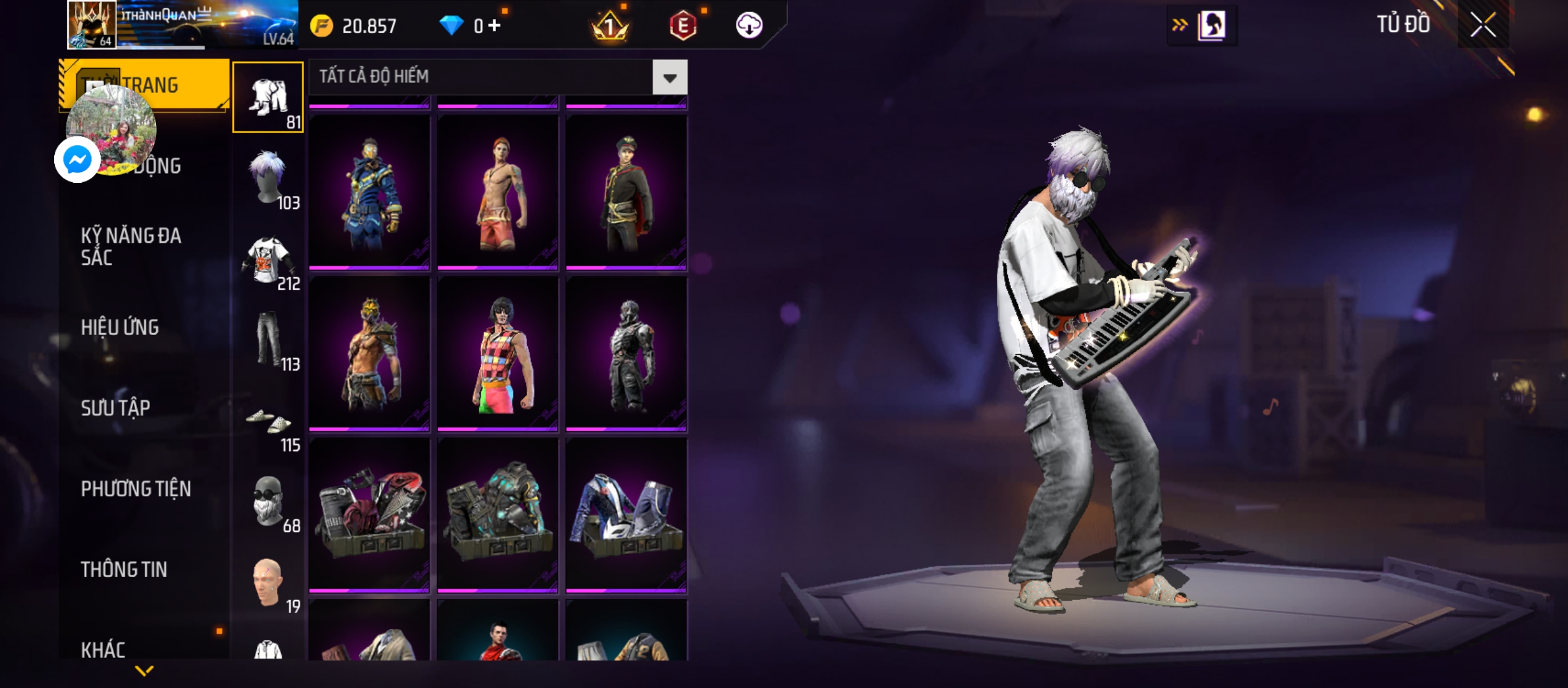Image resolution: width=1568 pixels, height=688 pixels.
Task: Switch to the Hiệu Ứng tab
Action: [120, 327]
